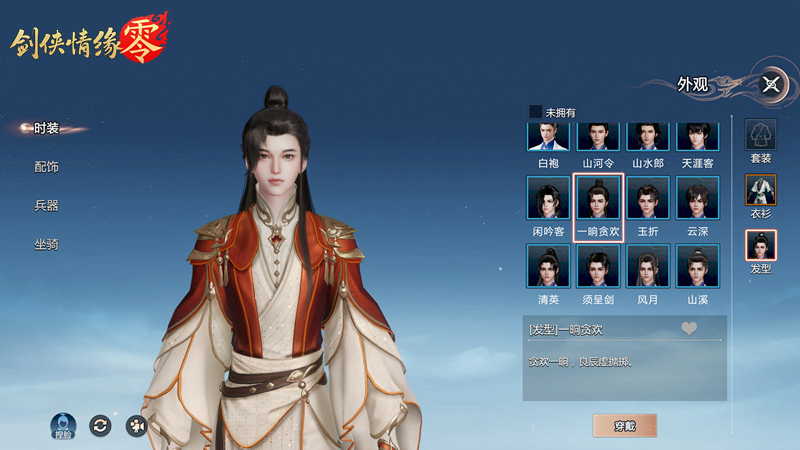Image resolution: width=800 pixels, height=450 pixels.
Task: Open the 坐骑 mounts category
Action: pyautogui.click(x=46, y=244)
